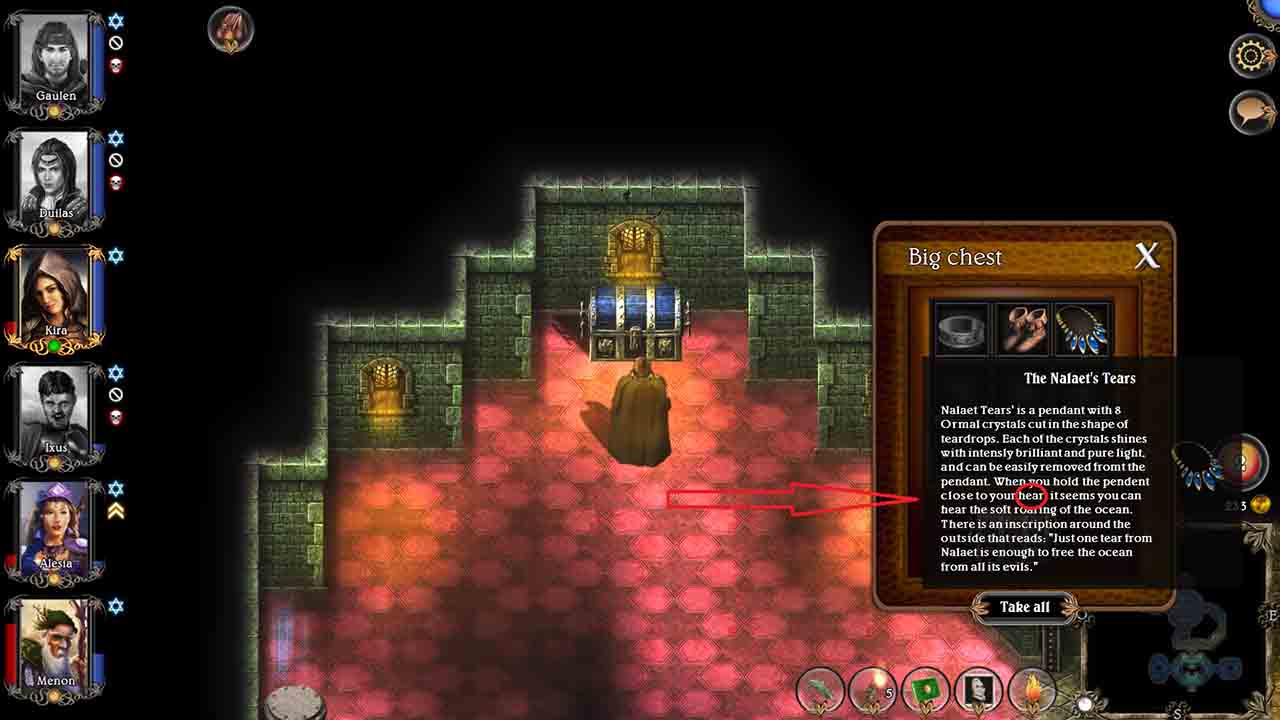Viewport: 1280px width, 720px height.
Task: Choose Dullas in the party list
Action: pyautogui.click(x=56, y=176)
